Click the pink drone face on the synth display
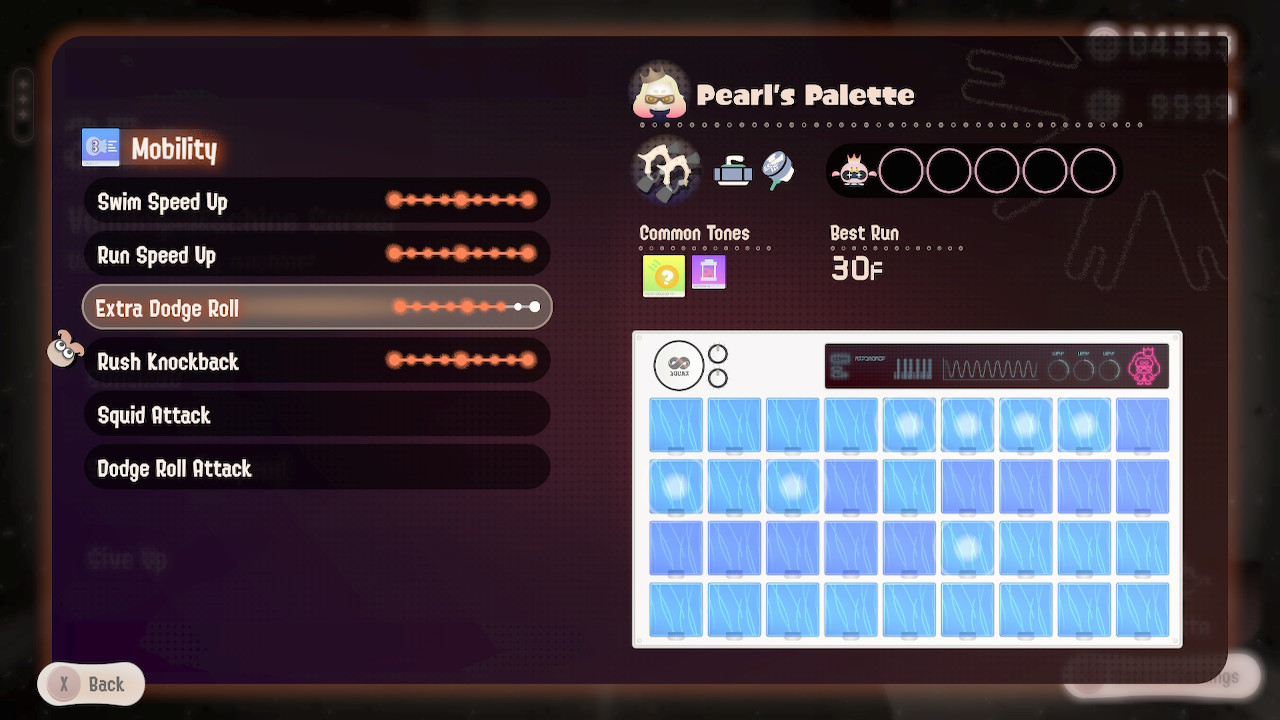 1144,365
